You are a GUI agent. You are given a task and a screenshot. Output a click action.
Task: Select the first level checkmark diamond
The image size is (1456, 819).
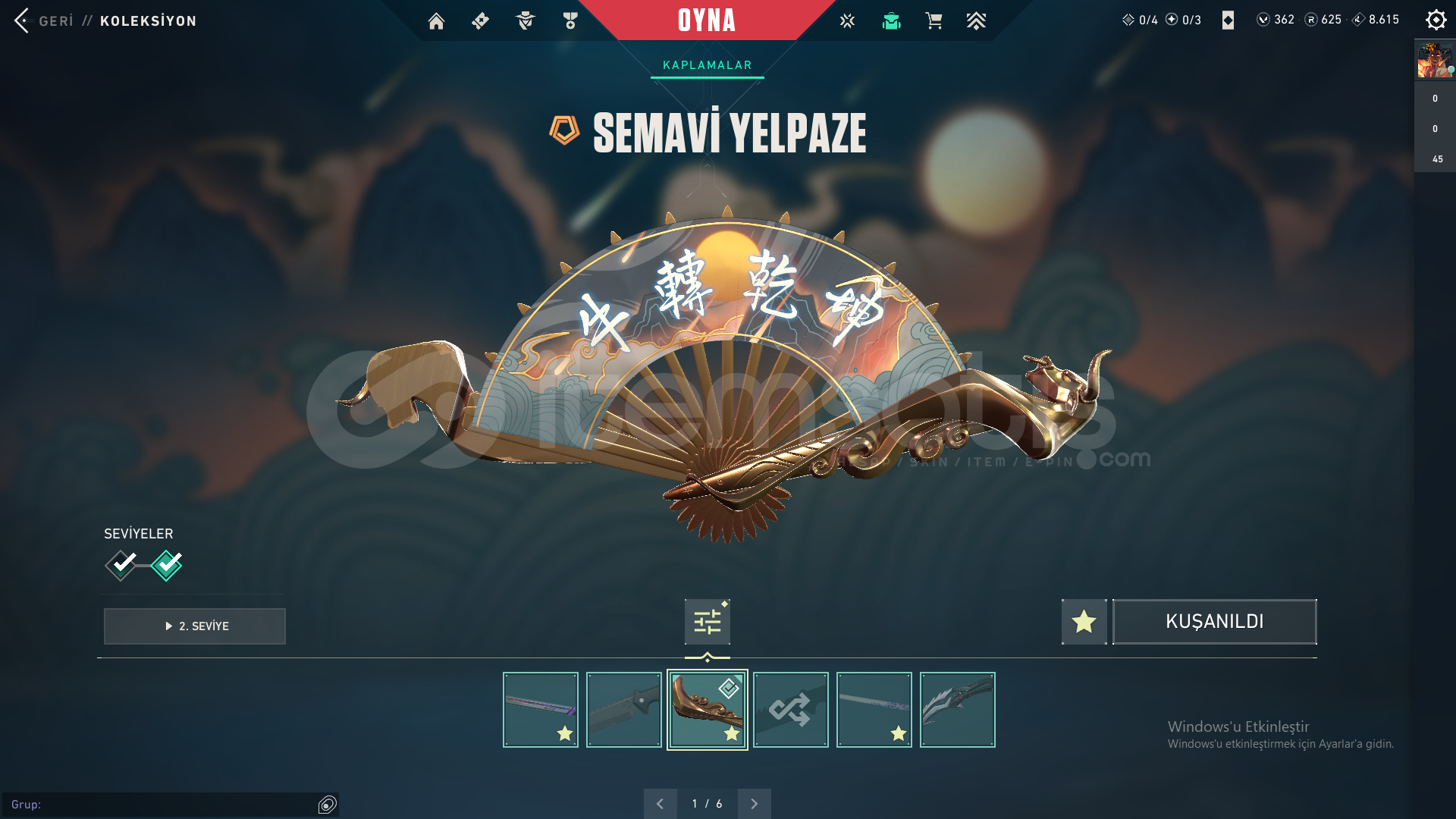coord(121,565)
